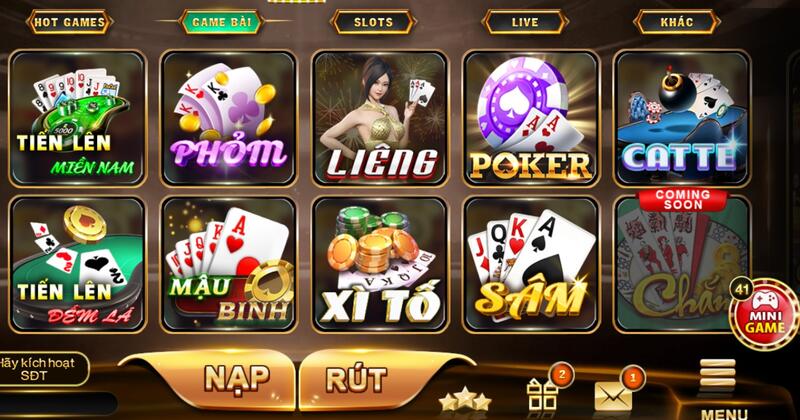
Task: Select the coming soon Chắn tile
Action: (681, 262)
